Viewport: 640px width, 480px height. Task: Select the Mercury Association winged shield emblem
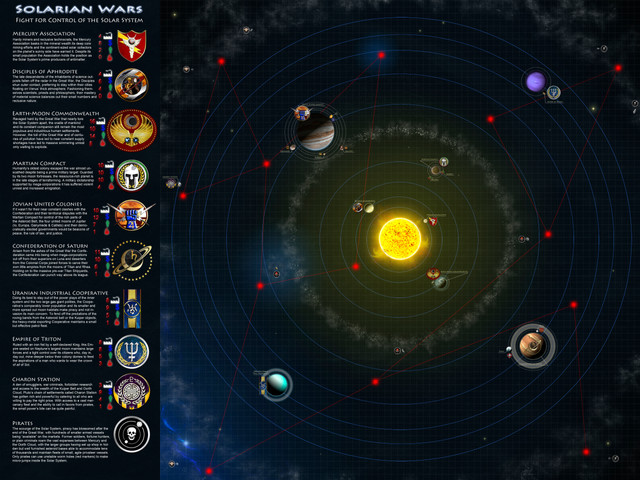click(x=131, y=44)
